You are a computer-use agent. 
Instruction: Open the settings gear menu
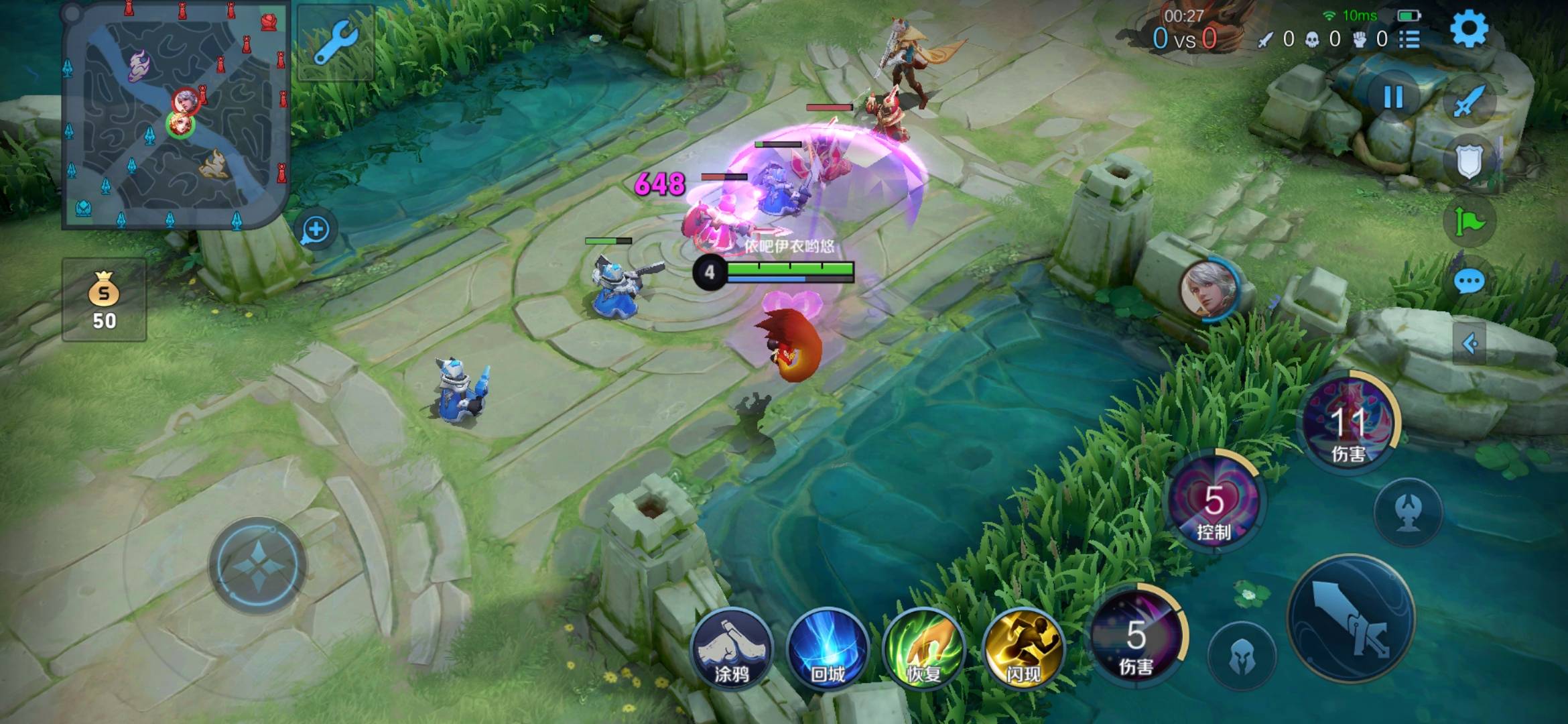(x=1469, y=29)
